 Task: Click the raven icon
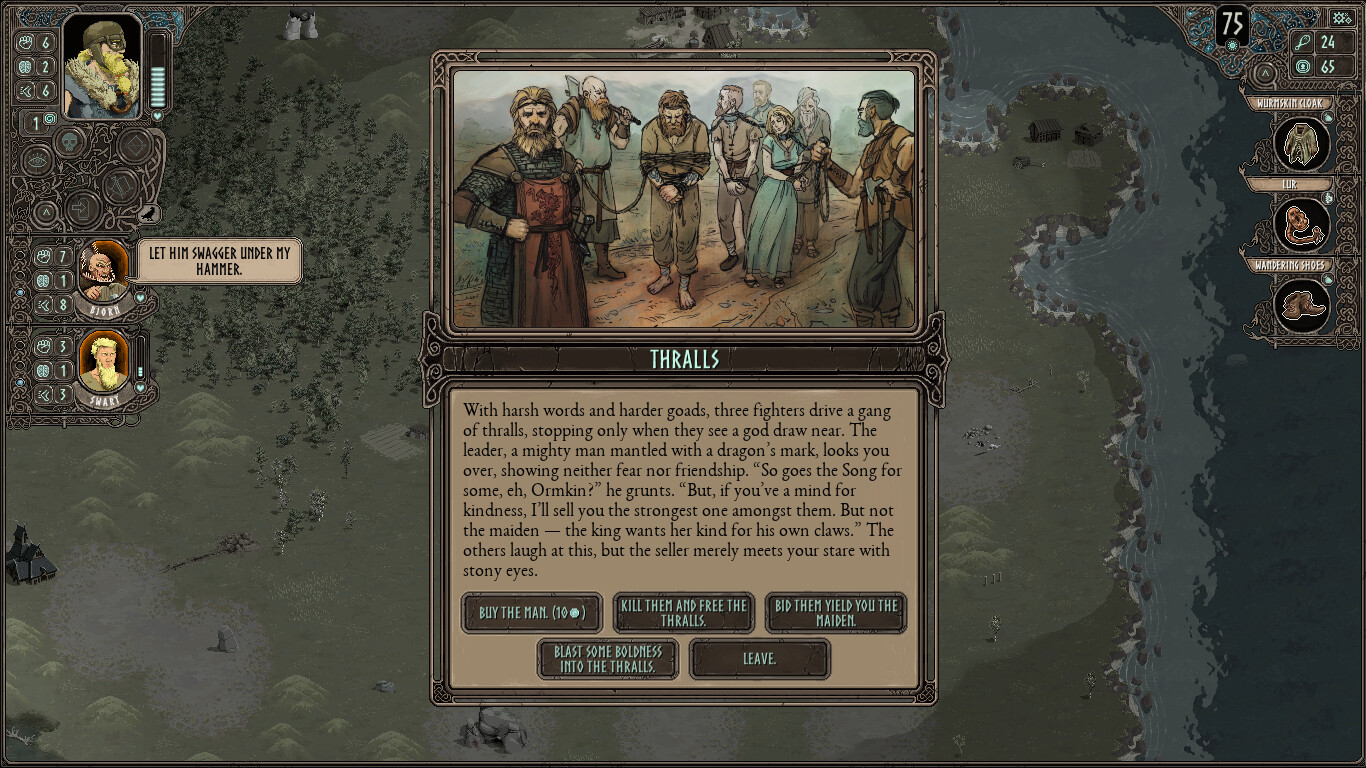pos(149,212)
